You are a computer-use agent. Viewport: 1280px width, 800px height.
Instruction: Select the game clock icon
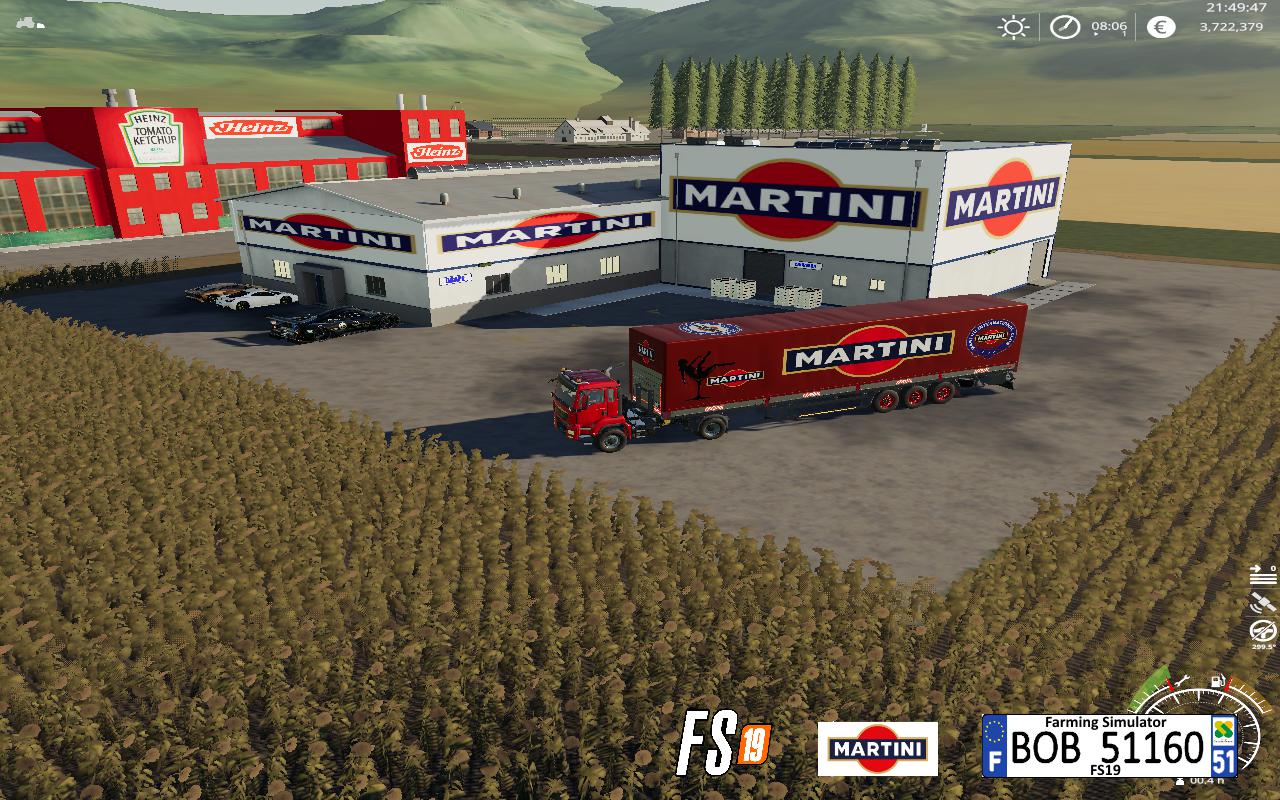[x=1064, y=27]
